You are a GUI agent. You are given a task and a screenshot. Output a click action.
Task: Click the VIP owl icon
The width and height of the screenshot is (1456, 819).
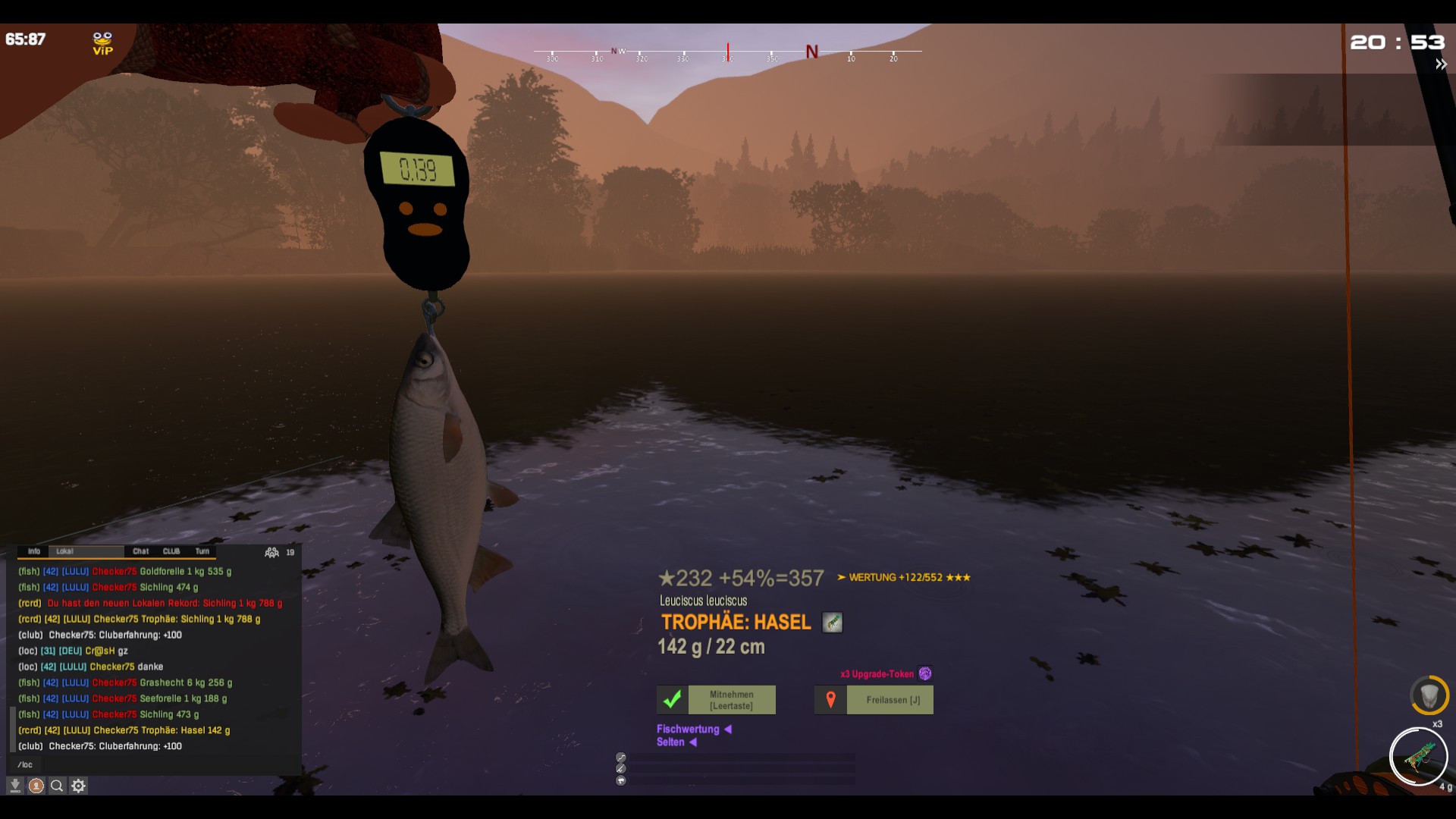(x=102, y=43)
